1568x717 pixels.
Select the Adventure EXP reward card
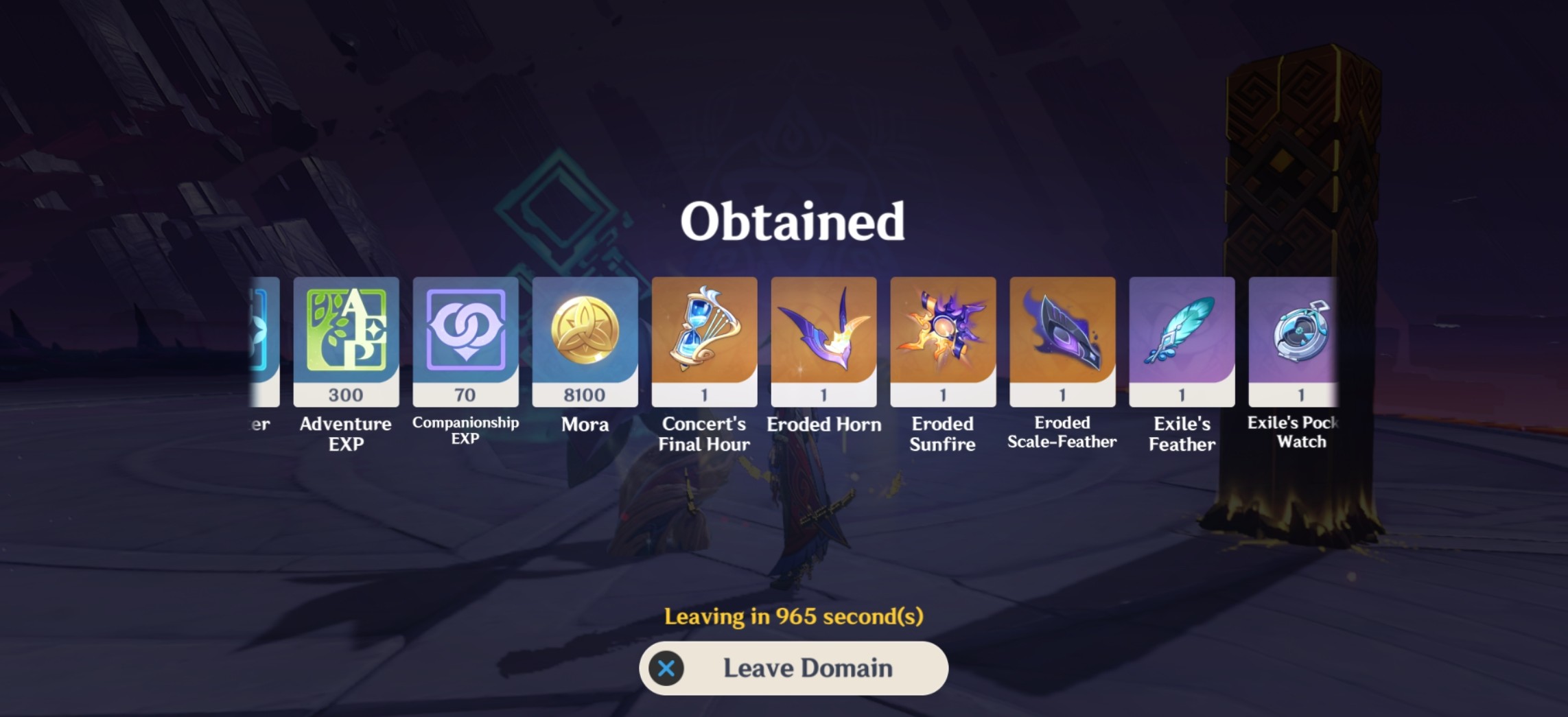pyautogui.click(x=346, y=336)
